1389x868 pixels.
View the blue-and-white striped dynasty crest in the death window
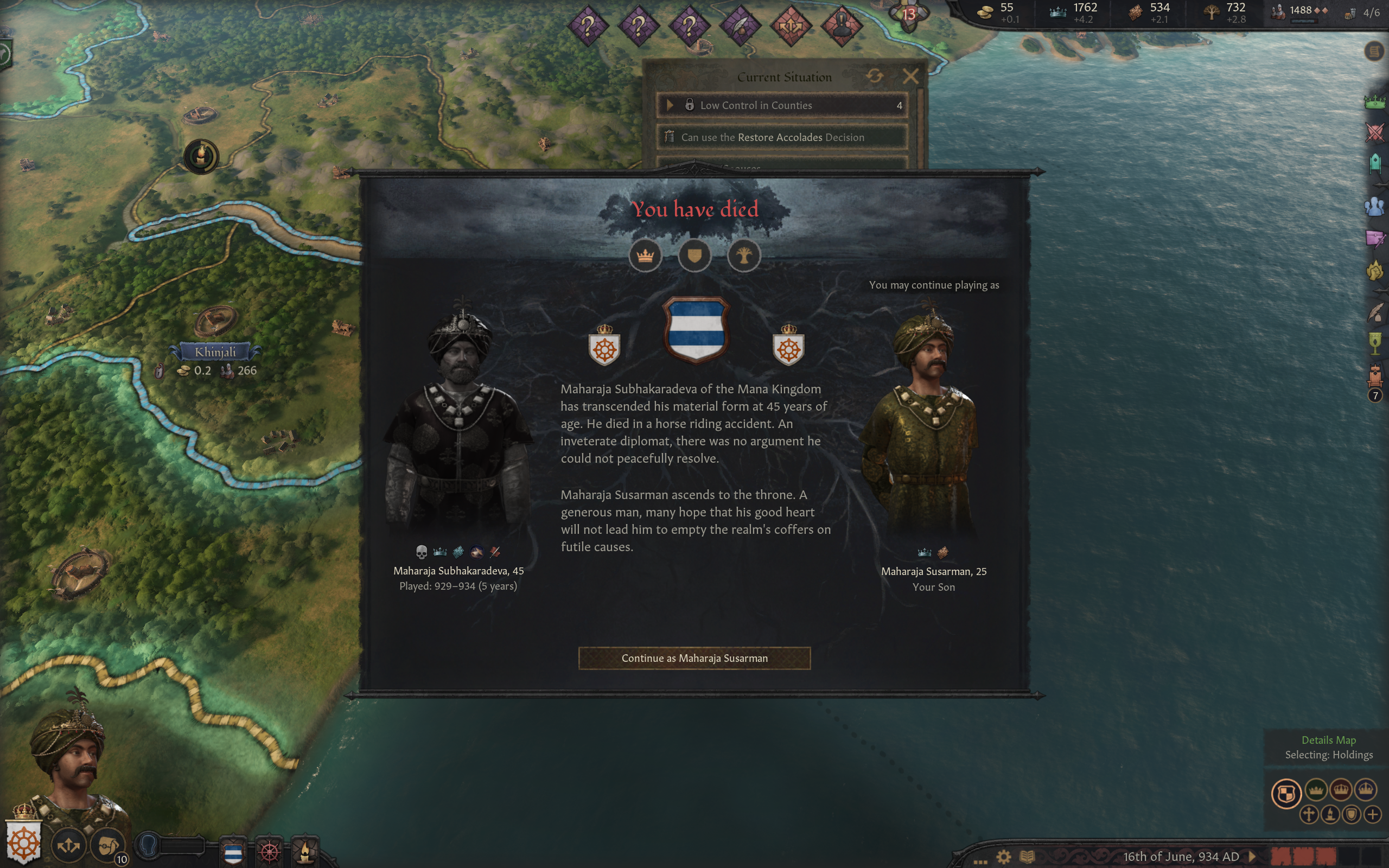696,329
